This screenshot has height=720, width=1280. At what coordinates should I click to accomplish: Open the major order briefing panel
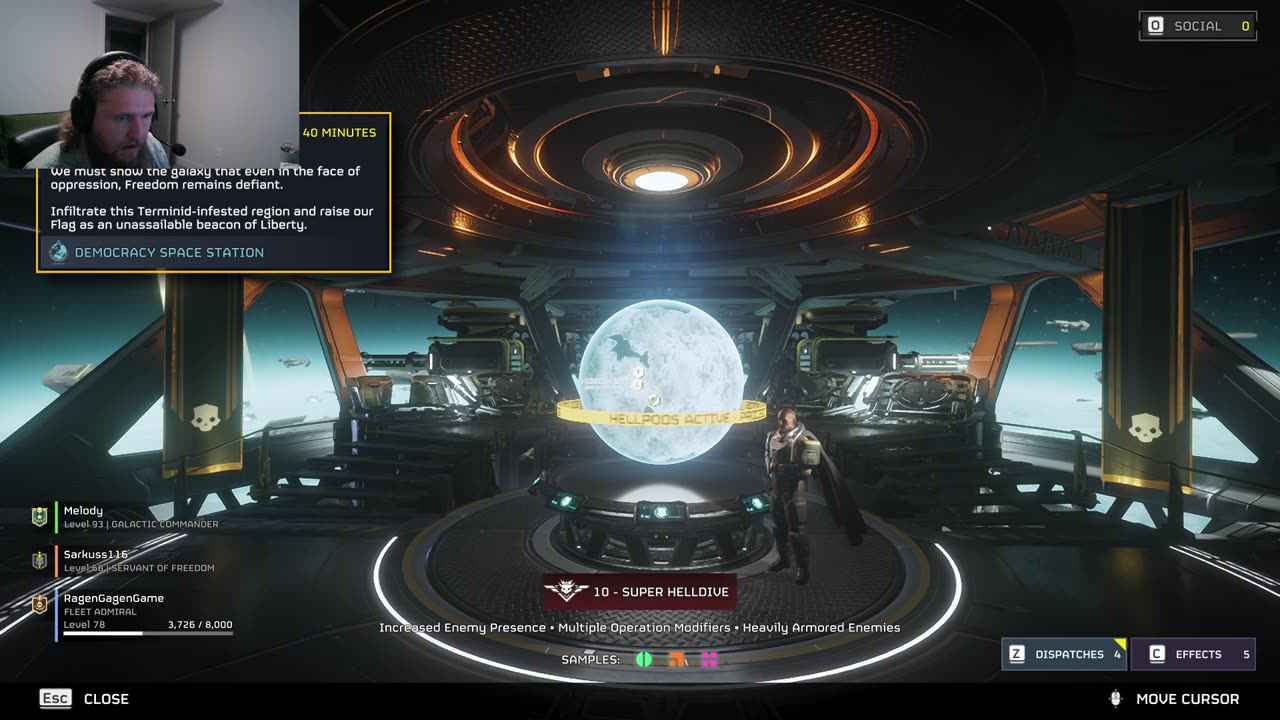(x=214, y=193)
